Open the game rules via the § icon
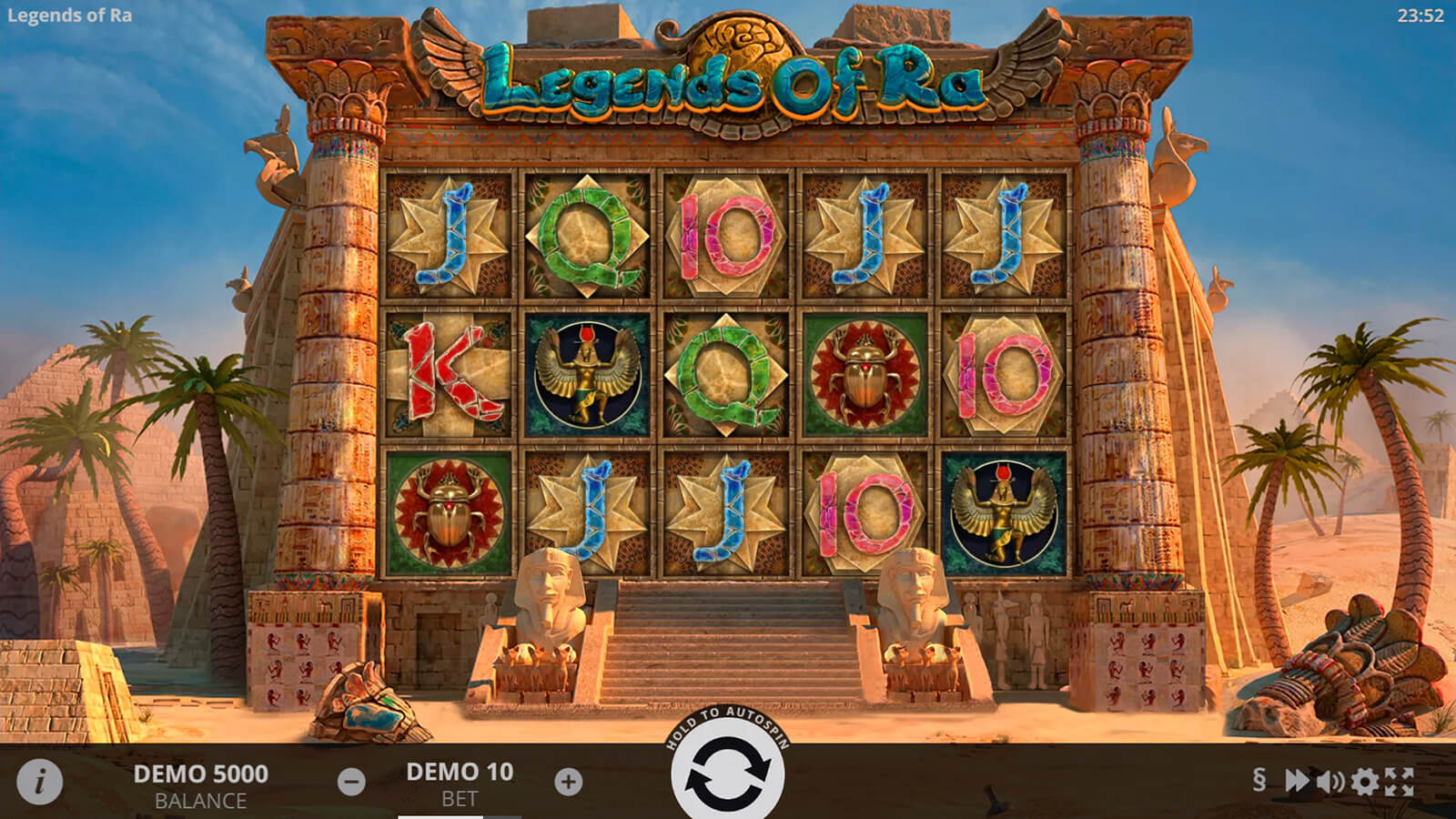 point(1259,780)
